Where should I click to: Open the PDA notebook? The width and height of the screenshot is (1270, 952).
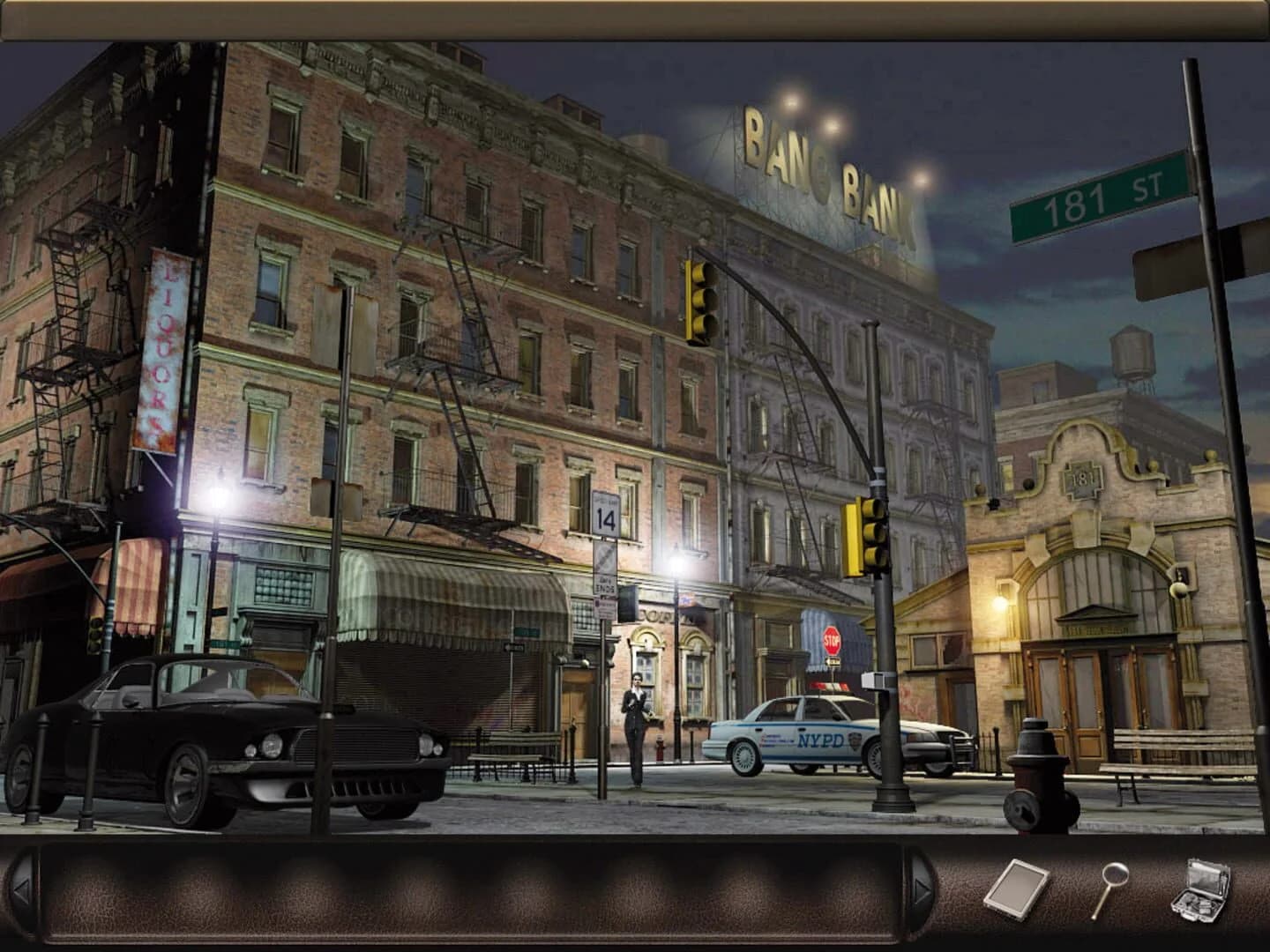coord(1016,887)
